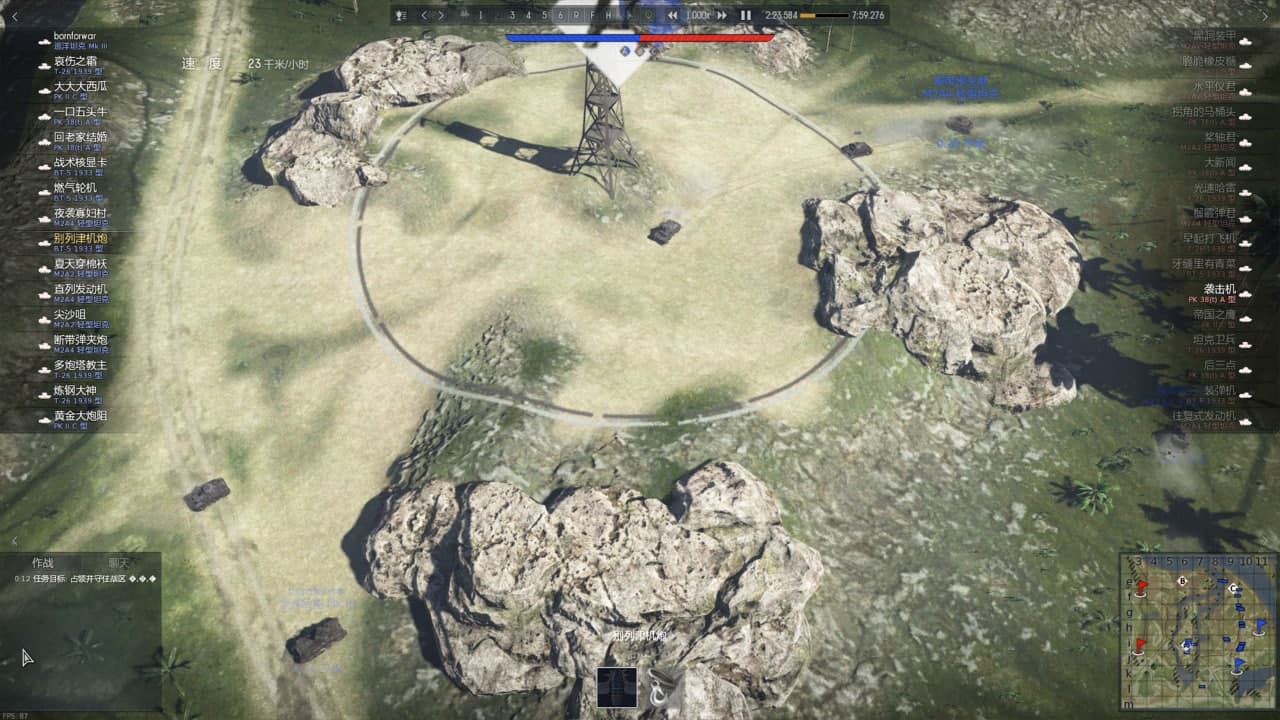Screen dimensions: 1280x720
Task: Click the camera icon at far left of replay toolbar
Action: click(x=402, y=15)
